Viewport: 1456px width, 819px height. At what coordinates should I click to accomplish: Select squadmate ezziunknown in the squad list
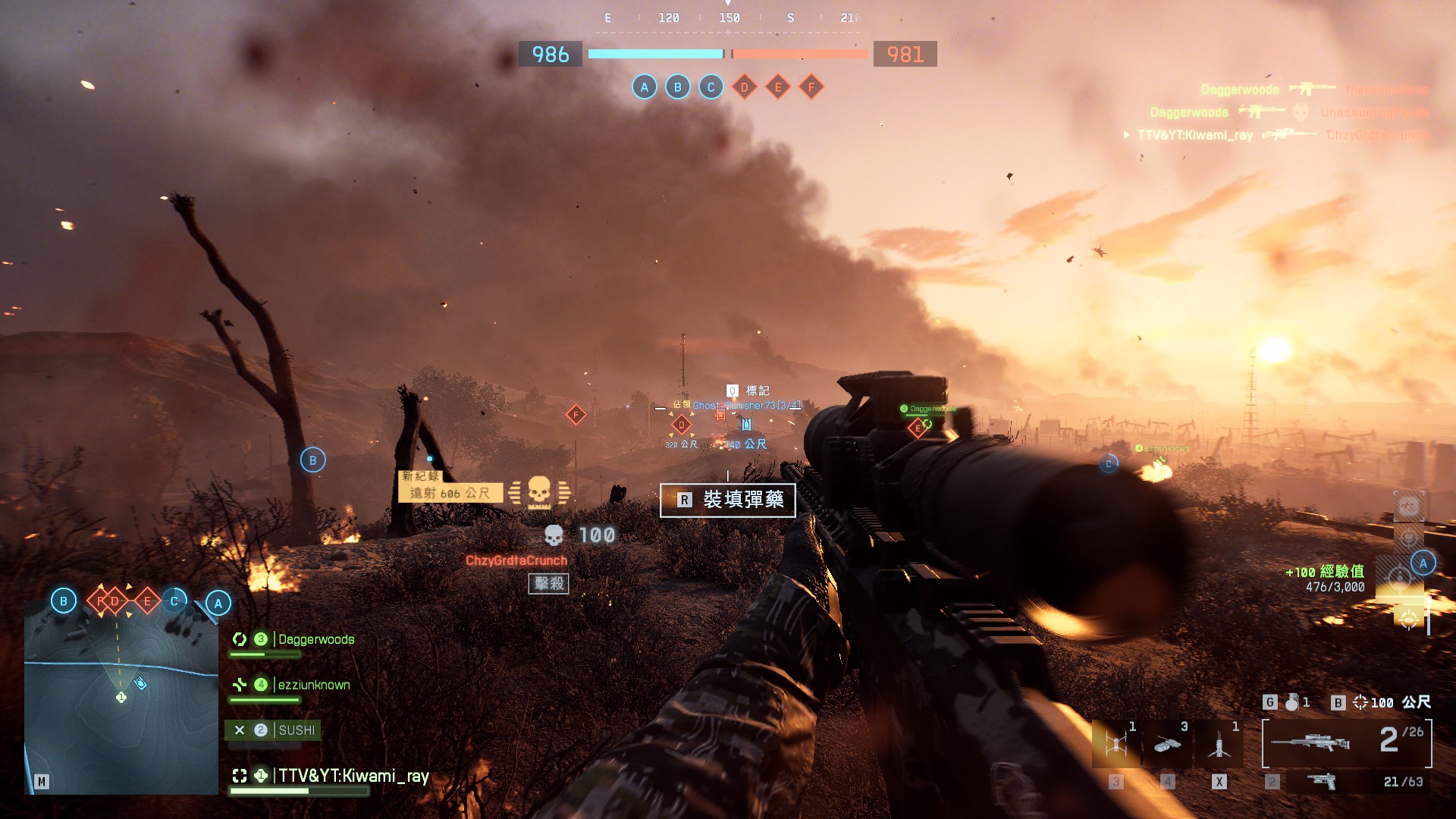313,685
